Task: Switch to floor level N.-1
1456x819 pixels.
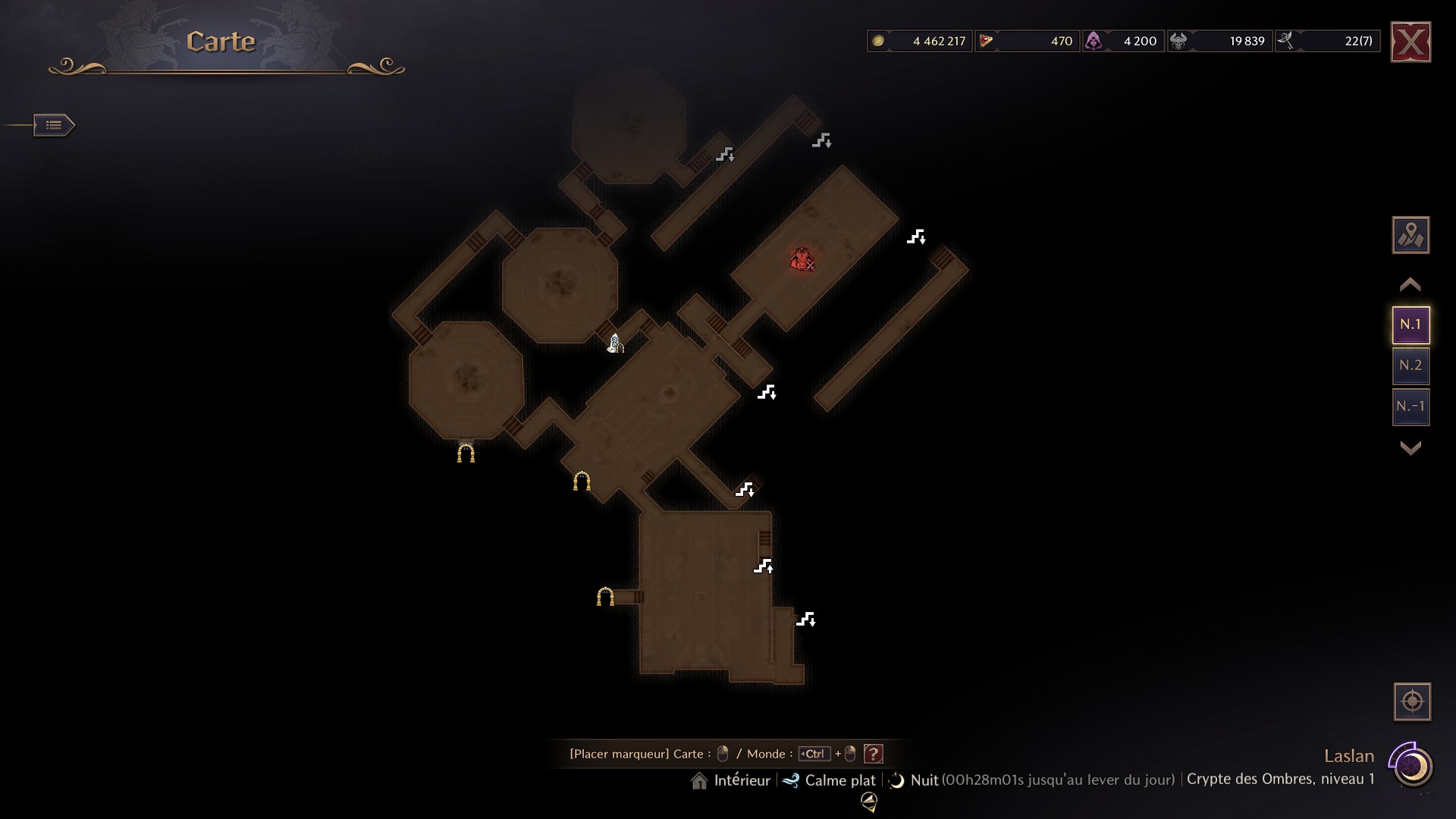Action: [1410, 406]
